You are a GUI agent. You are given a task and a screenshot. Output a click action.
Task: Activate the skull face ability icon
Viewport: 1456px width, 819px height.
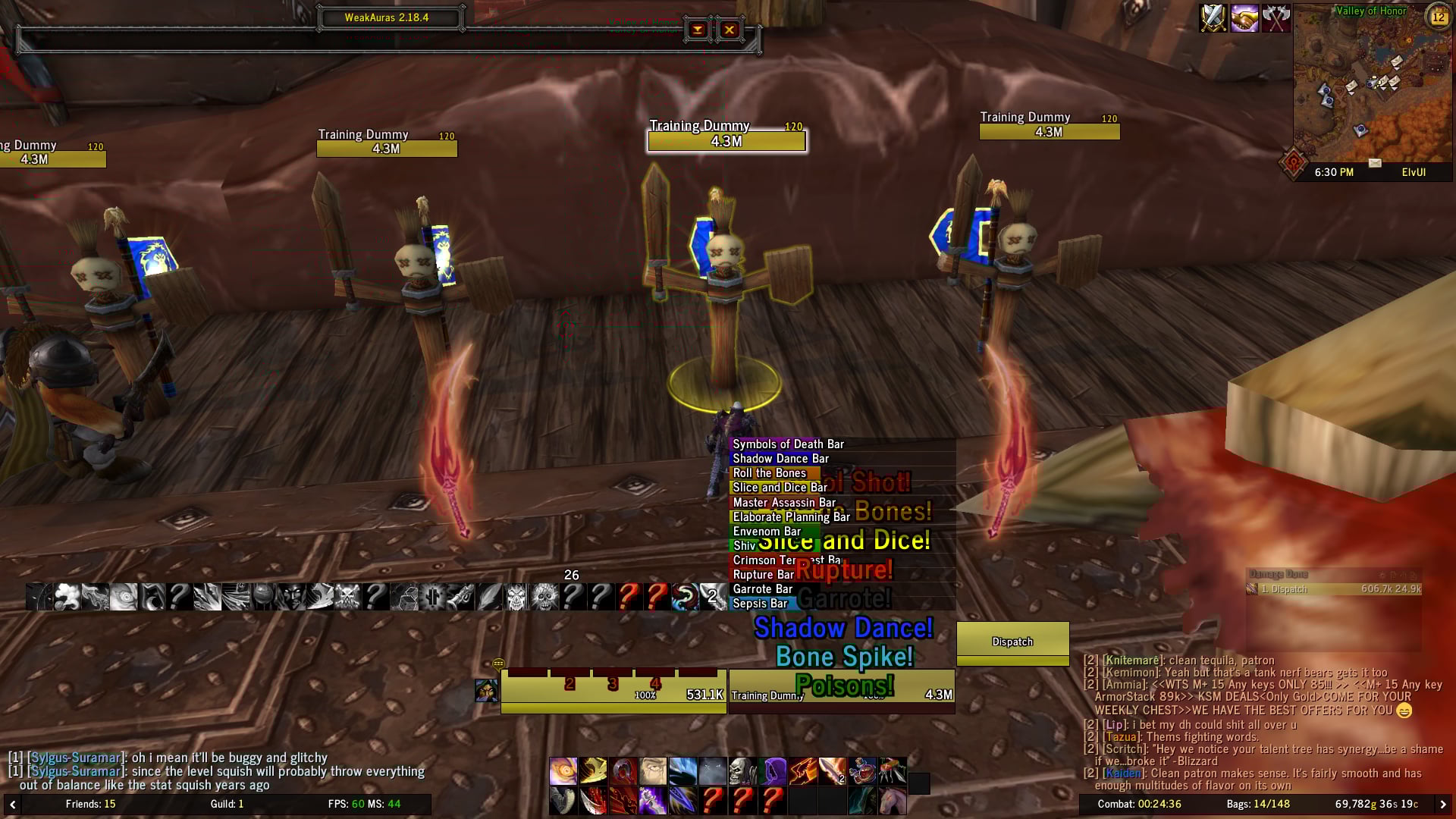pyautogui.click(x=742, y=771)
